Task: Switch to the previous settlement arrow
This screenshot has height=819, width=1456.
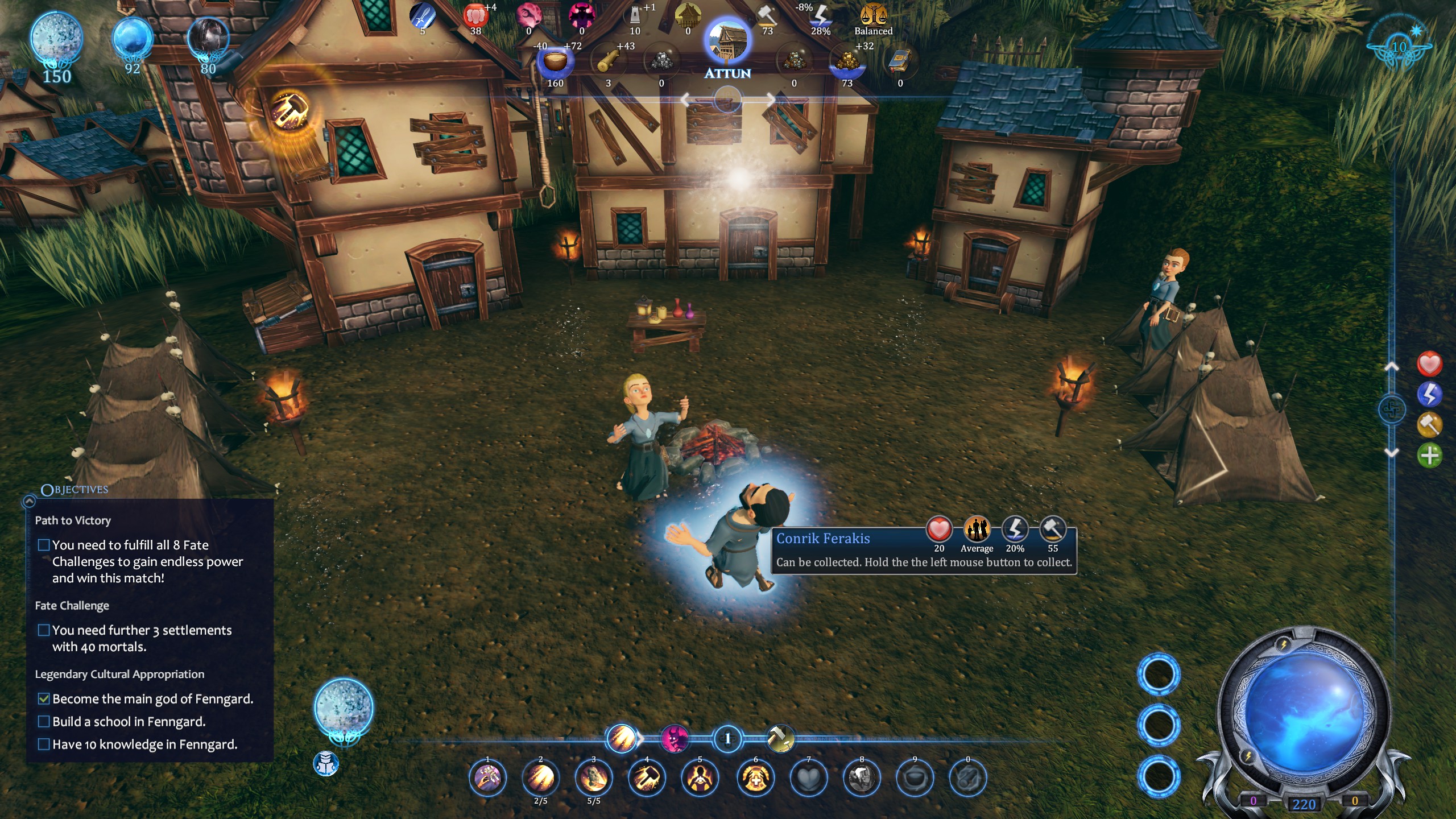Action: [686, 101]
